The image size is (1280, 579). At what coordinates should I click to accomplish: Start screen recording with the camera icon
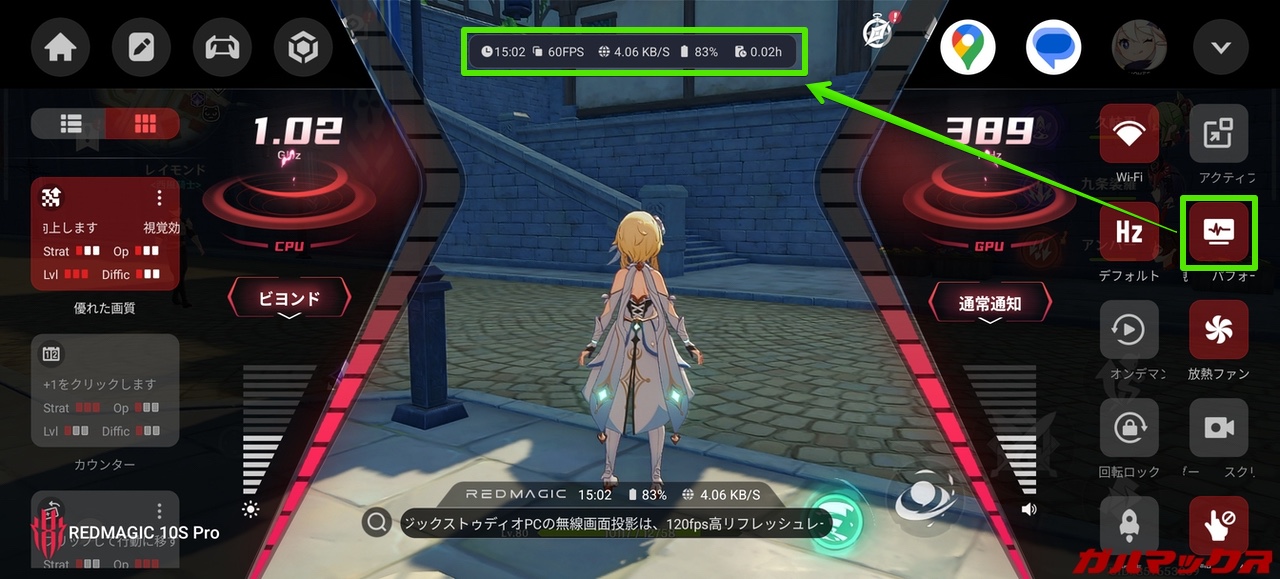coord(1218,428)
